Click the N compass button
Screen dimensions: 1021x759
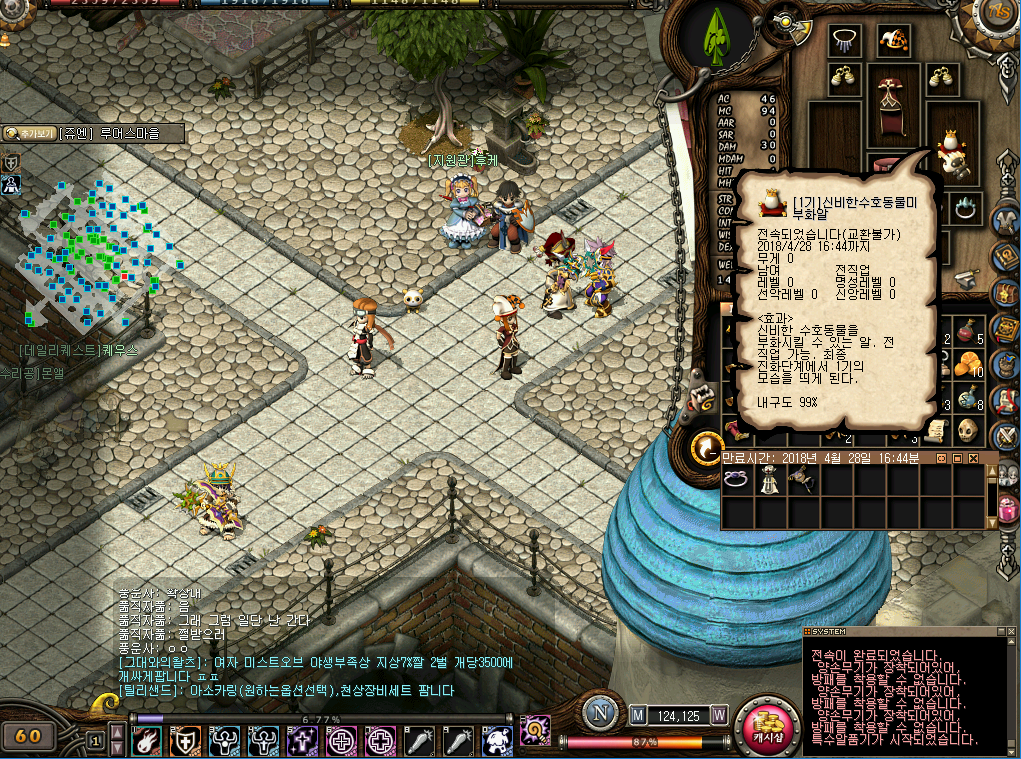click(600, 713)
